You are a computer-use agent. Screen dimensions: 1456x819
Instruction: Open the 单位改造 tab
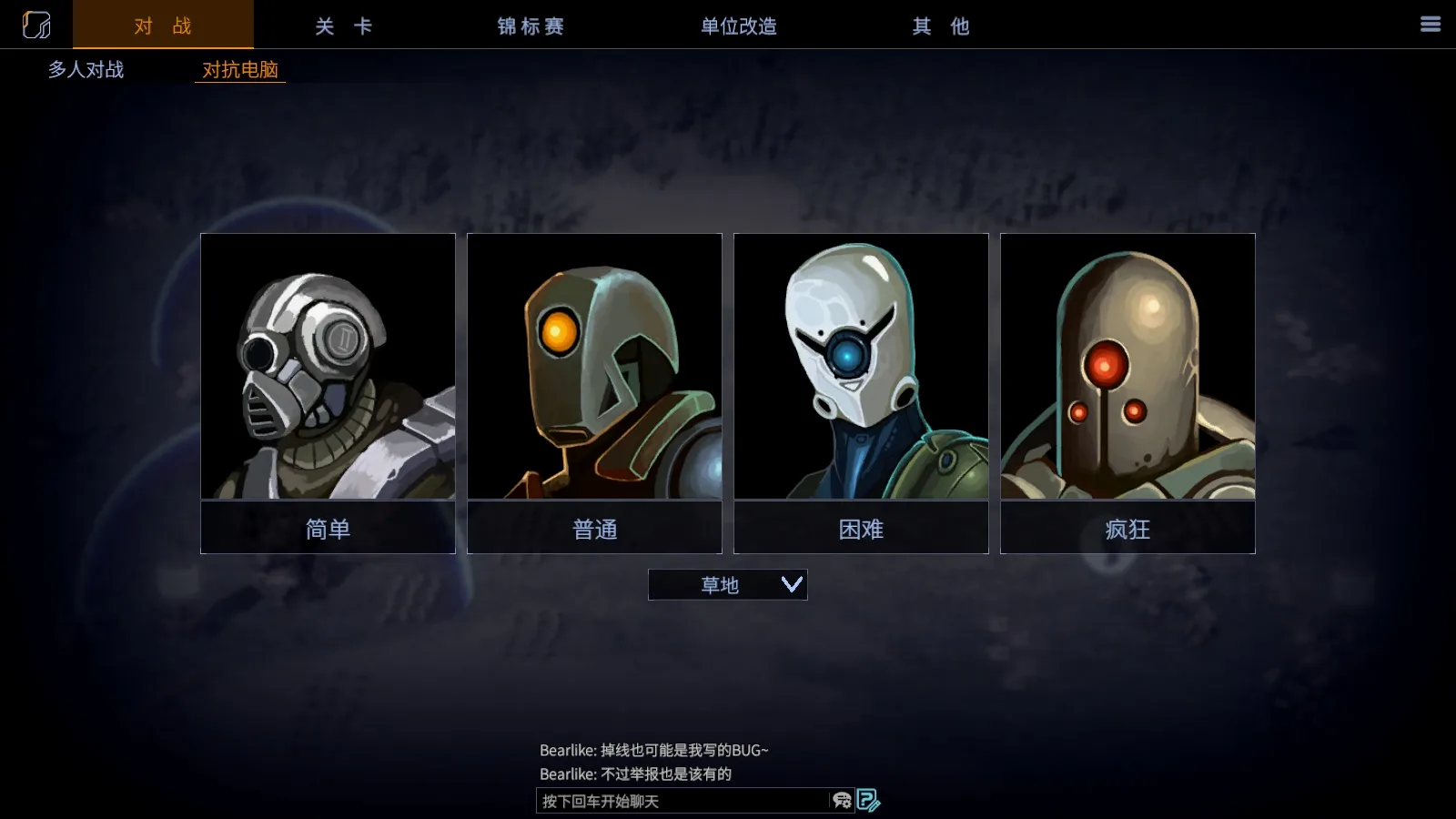738,26
